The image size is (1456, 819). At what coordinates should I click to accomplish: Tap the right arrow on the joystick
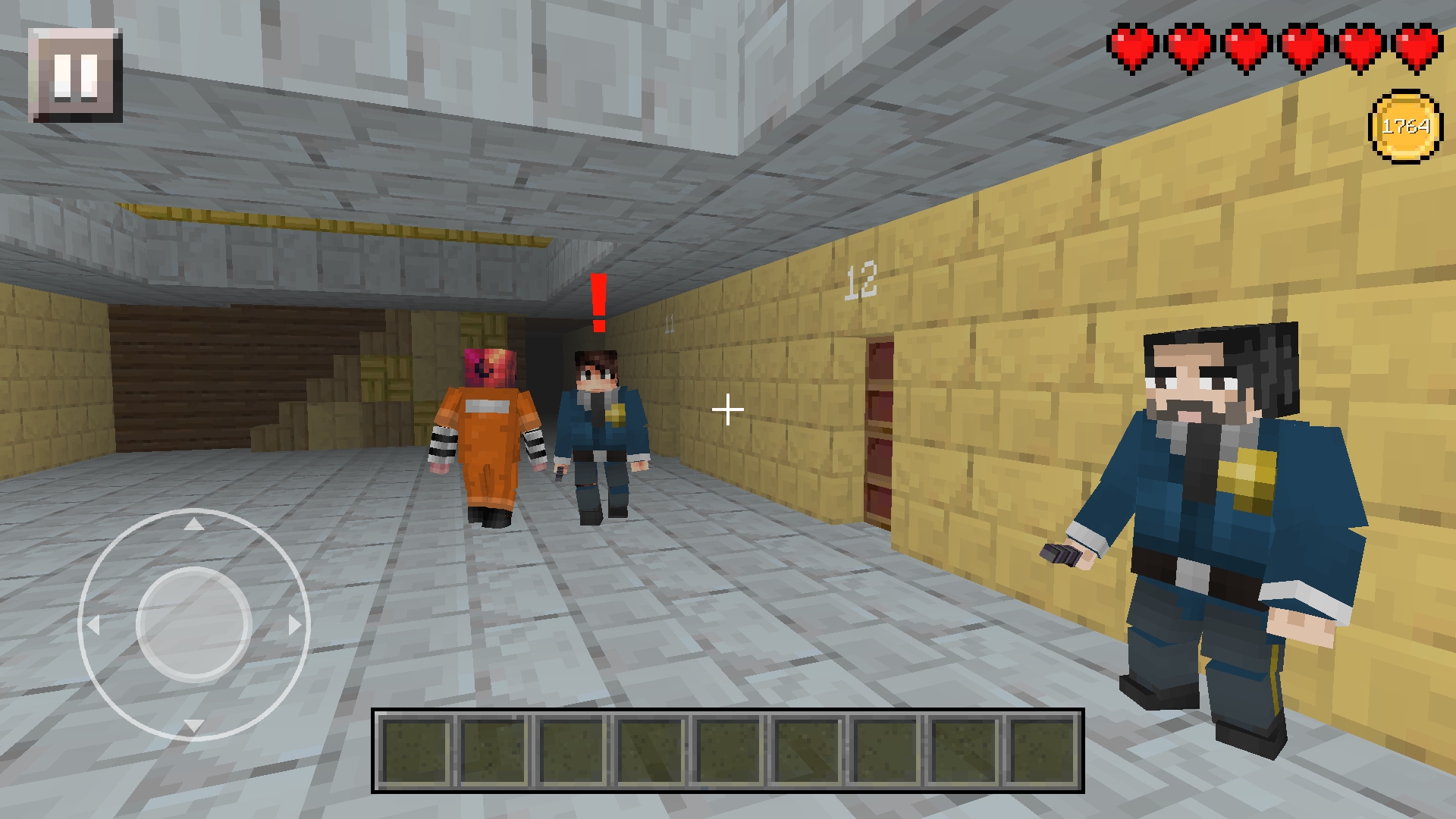point(294,626)
